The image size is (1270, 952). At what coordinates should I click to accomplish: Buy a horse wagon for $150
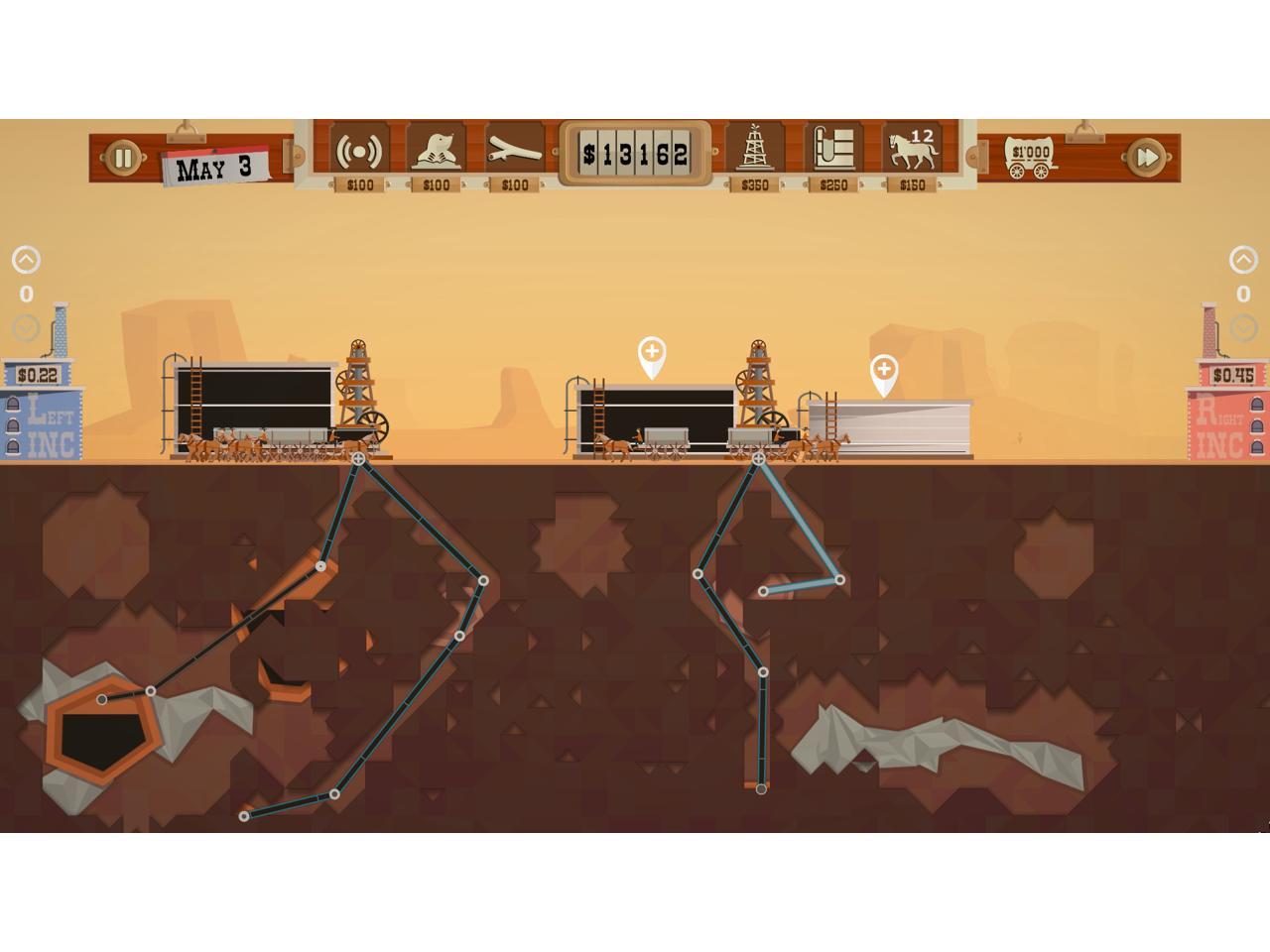tap(912, 152)
